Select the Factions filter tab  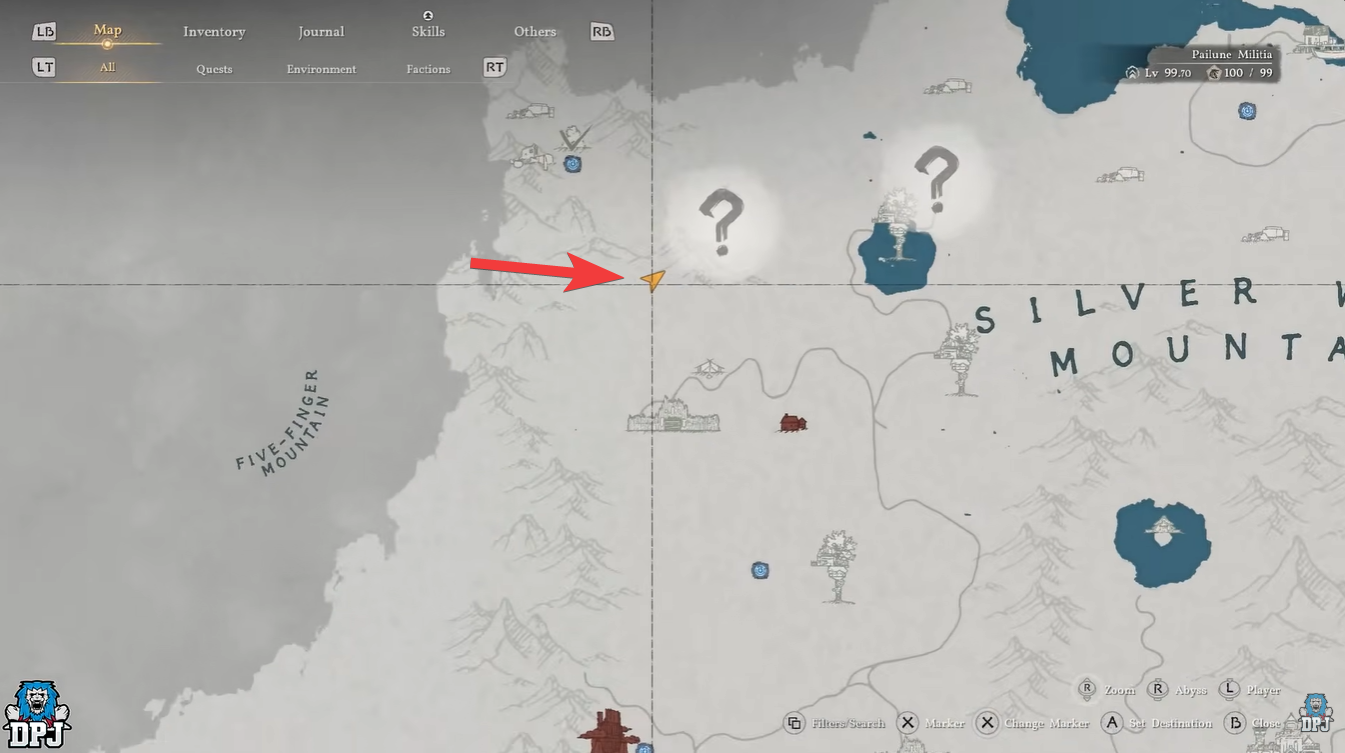tap(428, 68)
